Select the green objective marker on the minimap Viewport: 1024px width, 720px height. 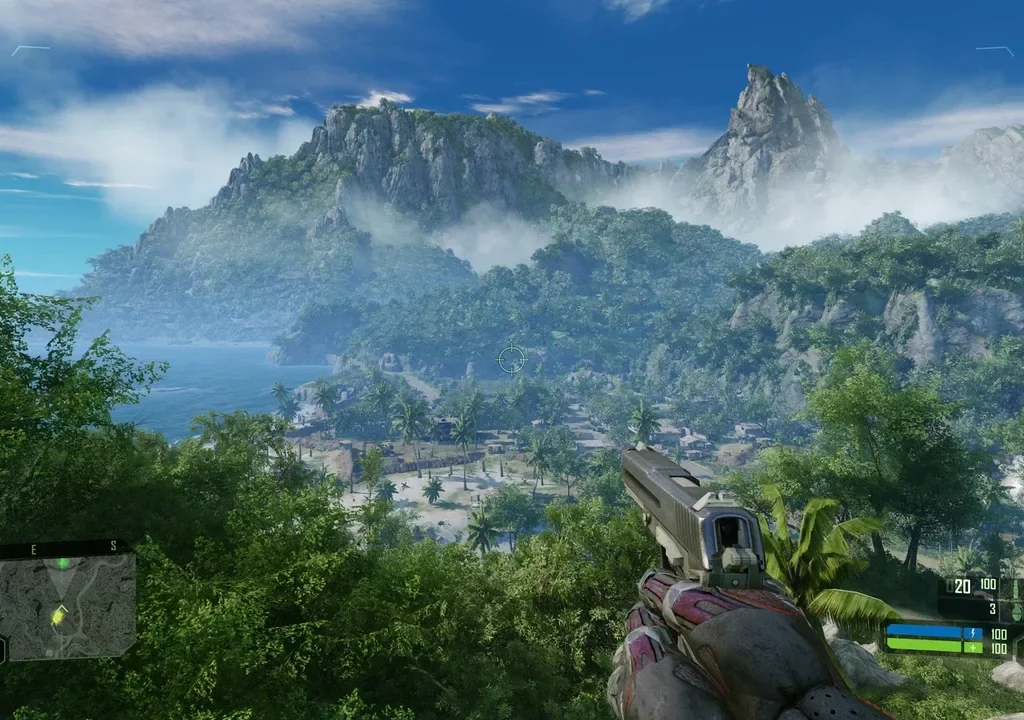point(64,564)
